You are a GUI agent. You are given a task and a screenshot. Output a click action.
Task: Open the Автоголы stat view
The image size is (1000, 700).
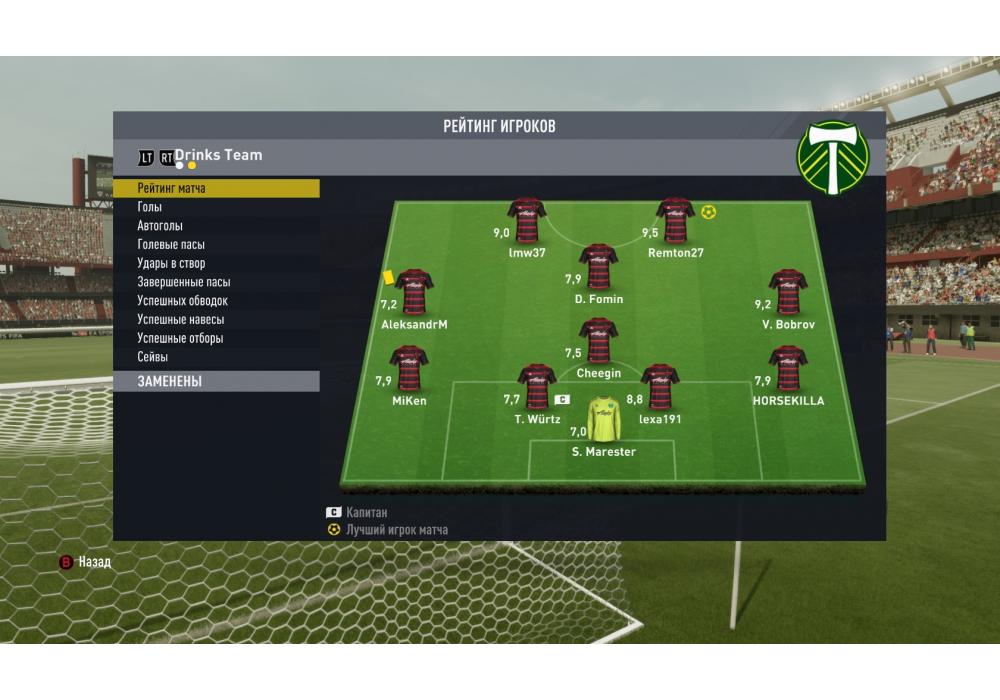coord(160,226)
